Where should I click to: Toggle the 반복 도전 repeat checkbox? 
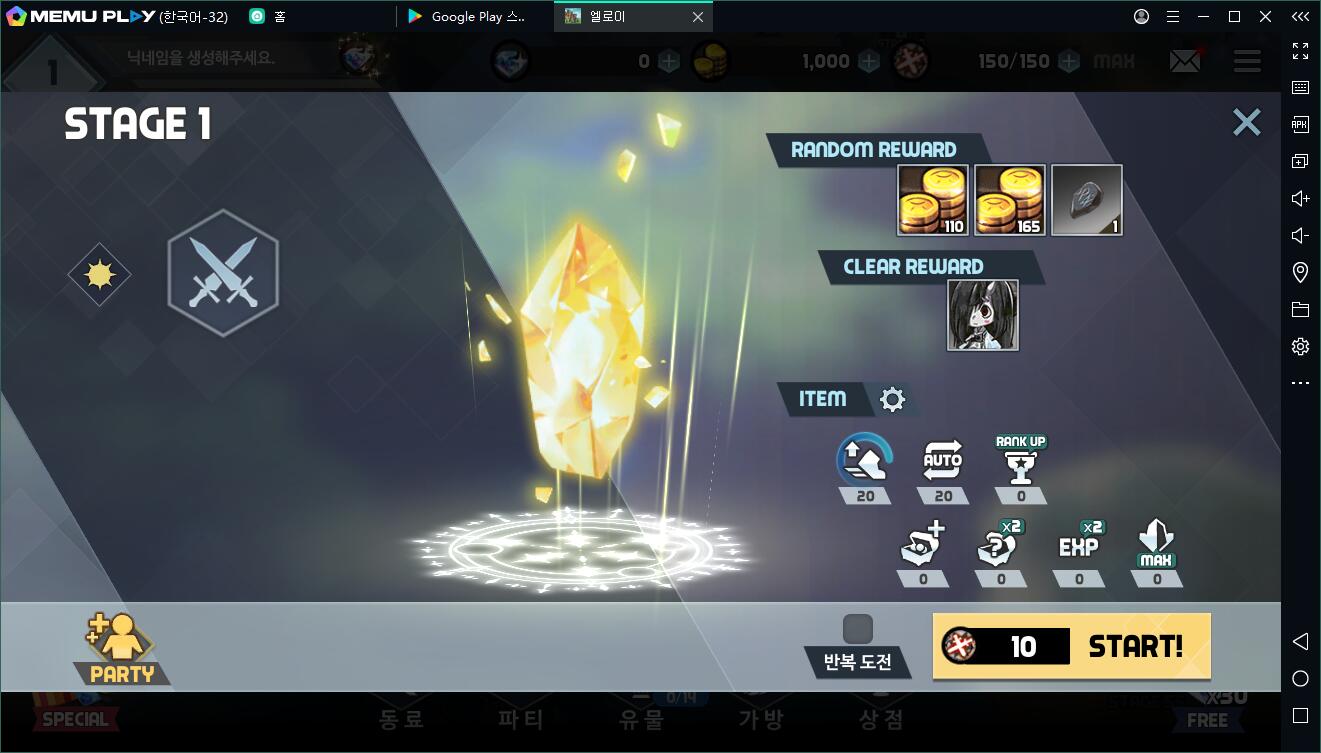click(x=857, y=629)
